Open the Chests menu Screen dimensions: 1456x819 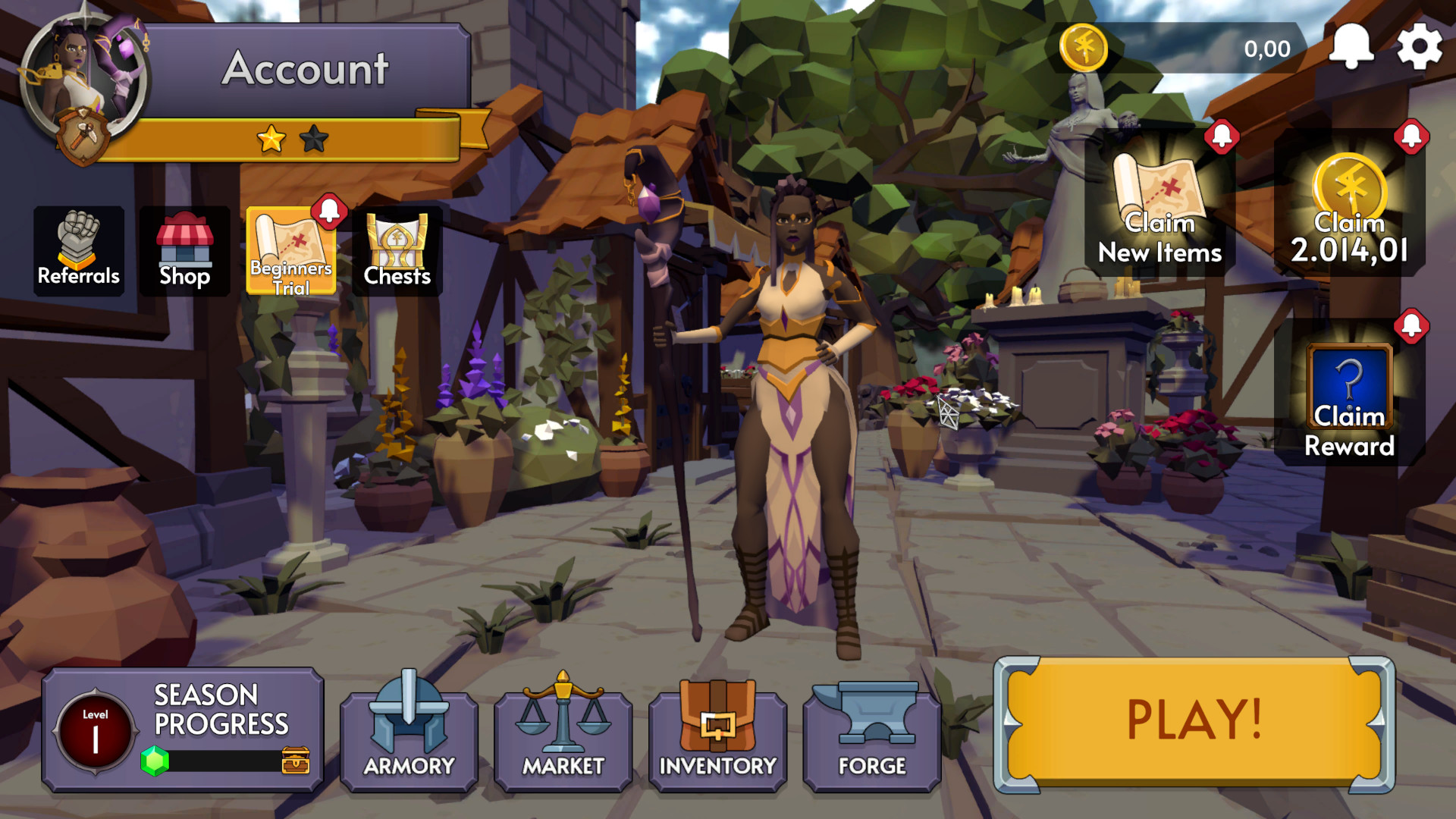[x=397, y=250]
